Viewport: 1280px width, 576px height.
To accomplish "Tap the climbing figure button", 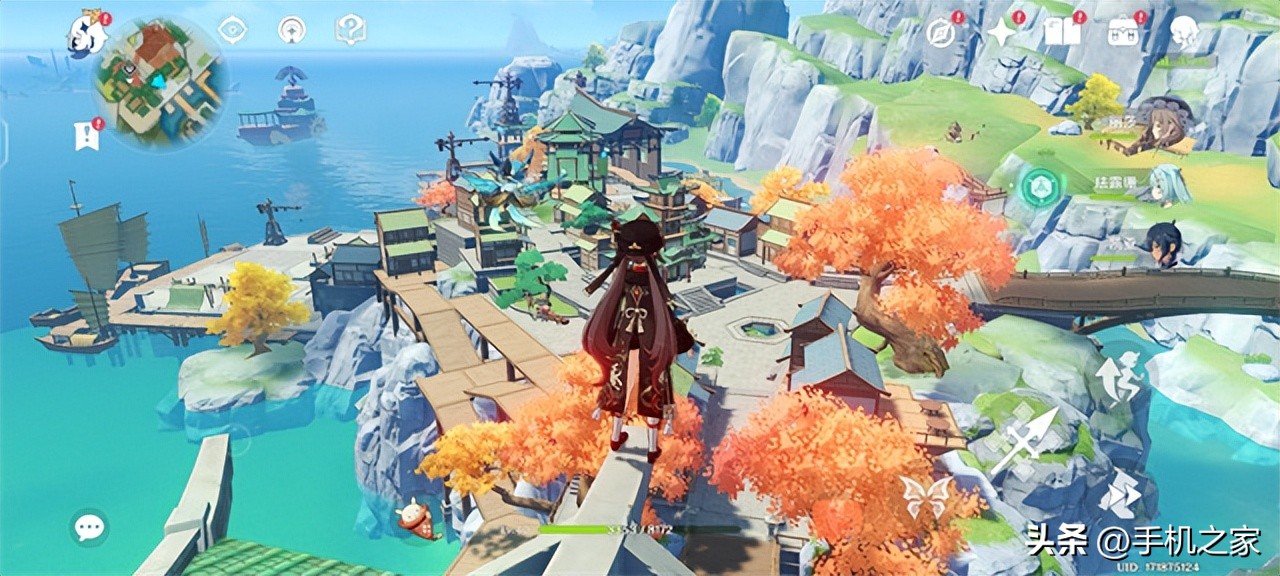I will point(1118,377).
